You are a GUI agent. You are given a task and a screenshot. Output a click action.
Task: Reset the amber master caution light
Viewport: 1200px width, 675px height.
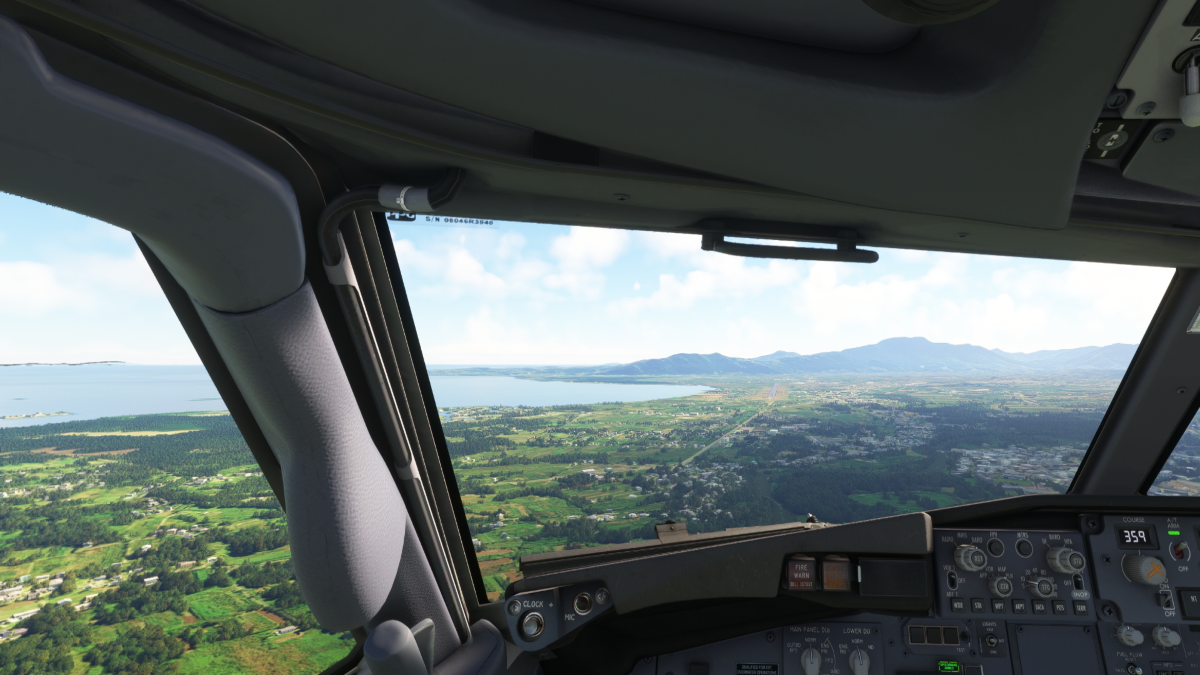[836, 573]
